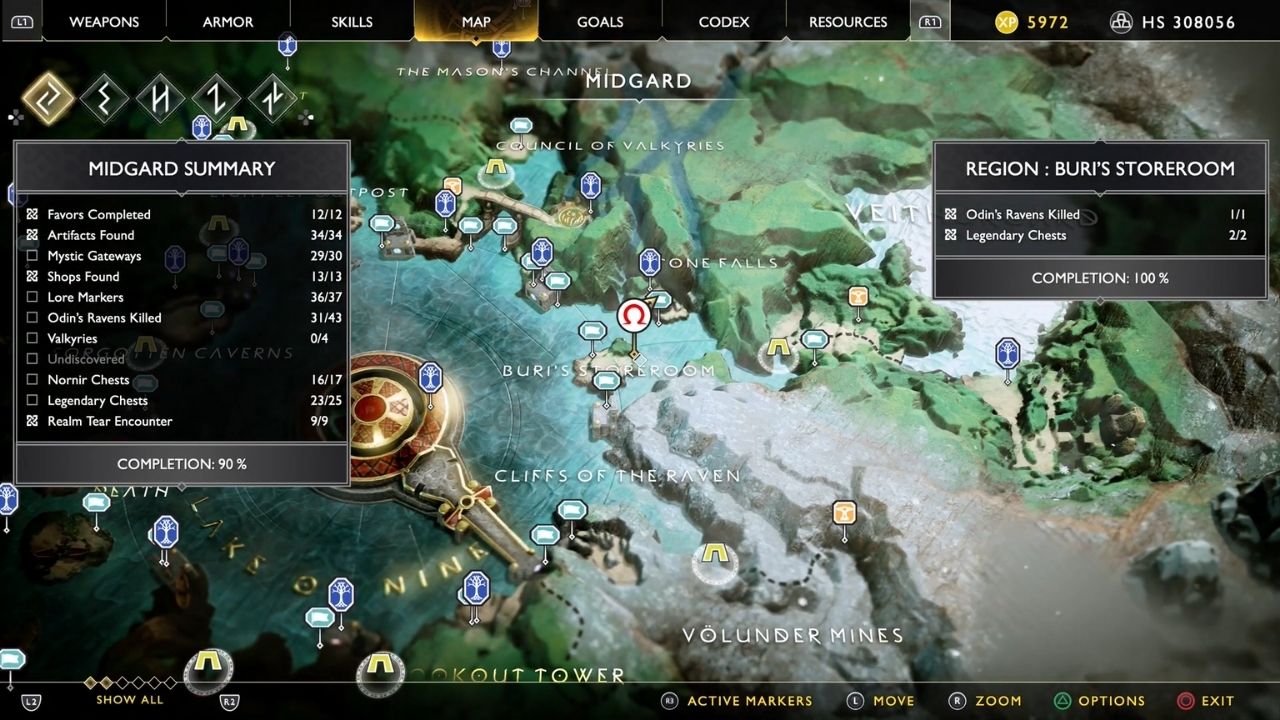Select the blue tree marker beside Stone Falls label

tap(650, 263)
